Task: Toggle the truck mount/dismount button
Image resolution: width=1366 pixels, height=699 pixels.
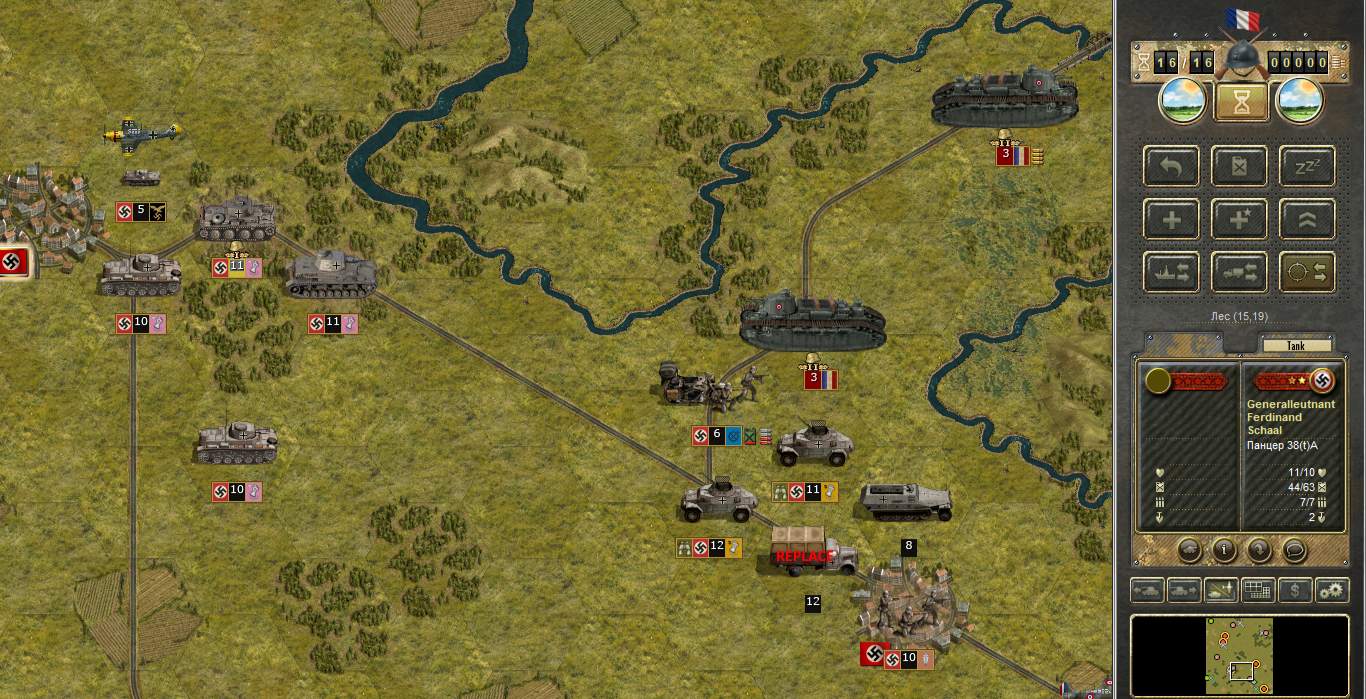Action: (1240, 271)
